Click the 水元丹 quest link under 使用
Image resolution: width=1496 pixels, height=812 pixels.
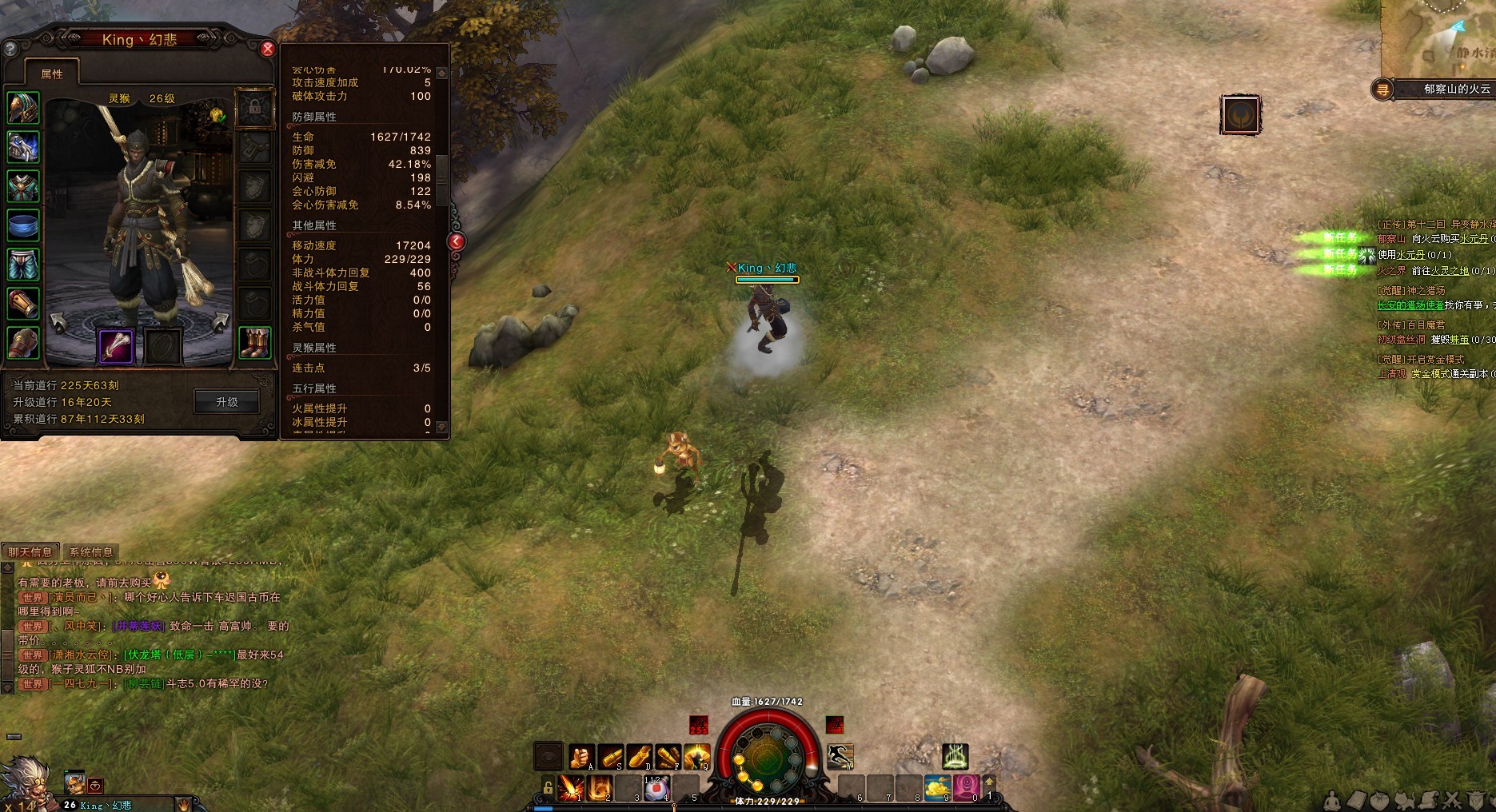click(1411, 255)
